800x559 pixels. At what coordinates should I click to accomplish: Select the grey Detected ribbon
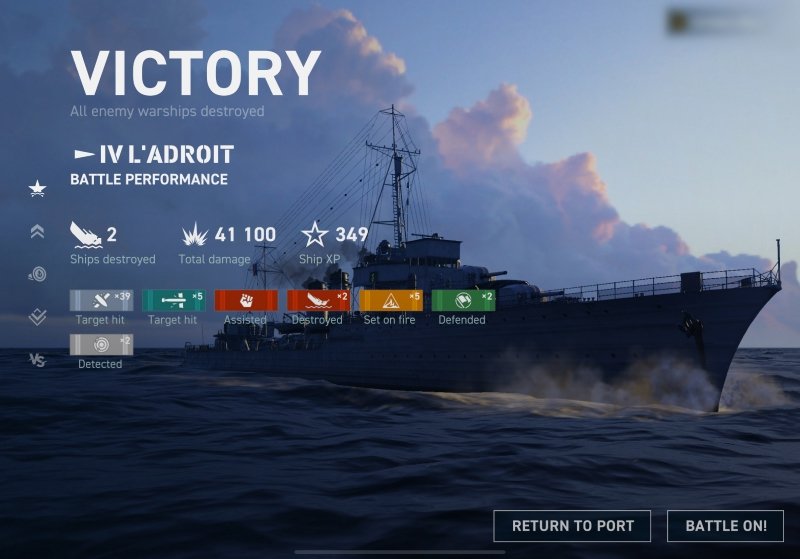(100, 344)
